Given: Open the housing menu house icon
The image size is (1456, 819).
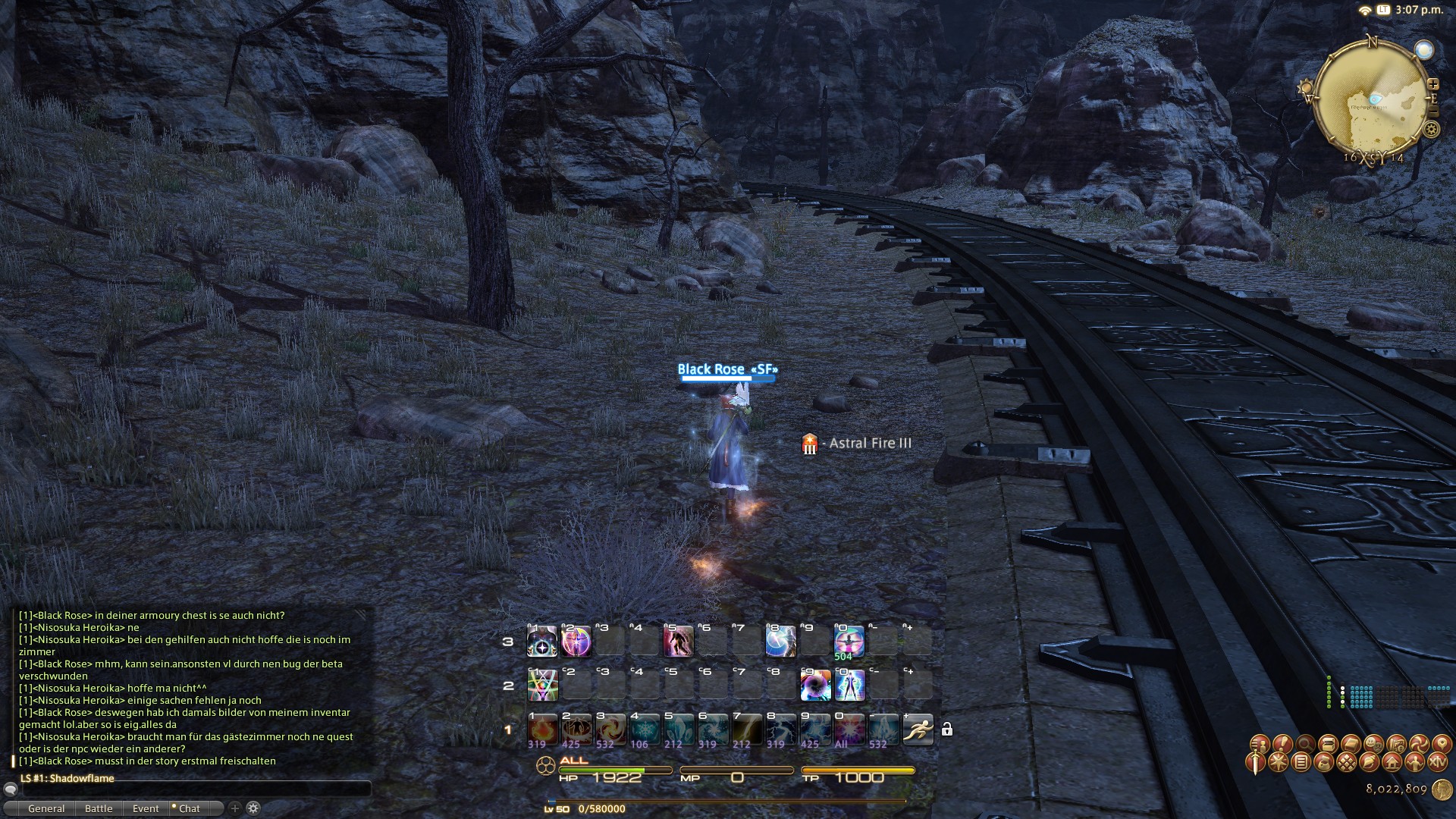Looking at the screenshot, I should (x=1392, y=762).
